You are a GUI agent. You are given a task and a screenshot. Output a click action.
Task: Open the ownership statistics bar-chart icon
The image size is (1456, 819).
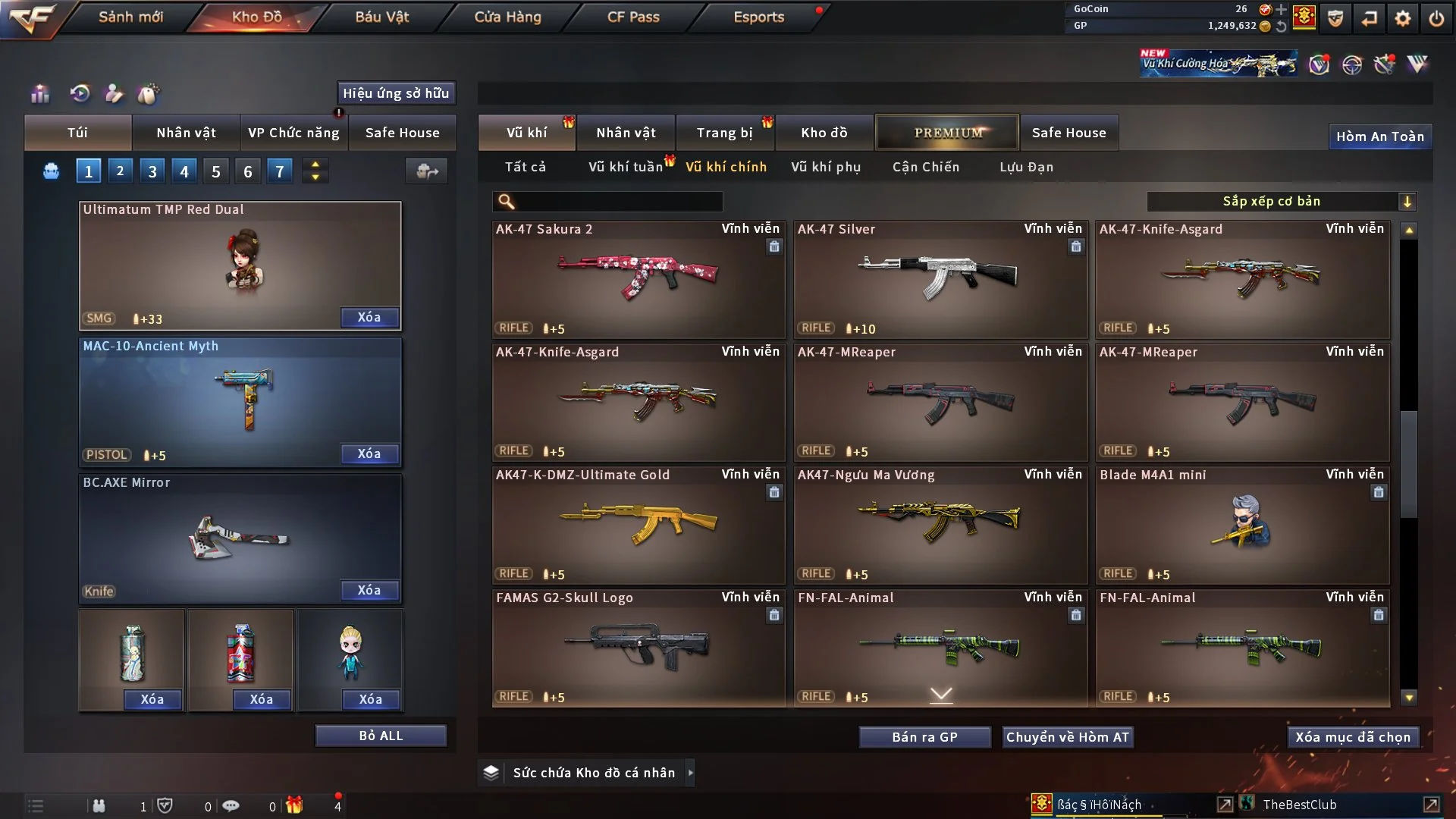40,94
